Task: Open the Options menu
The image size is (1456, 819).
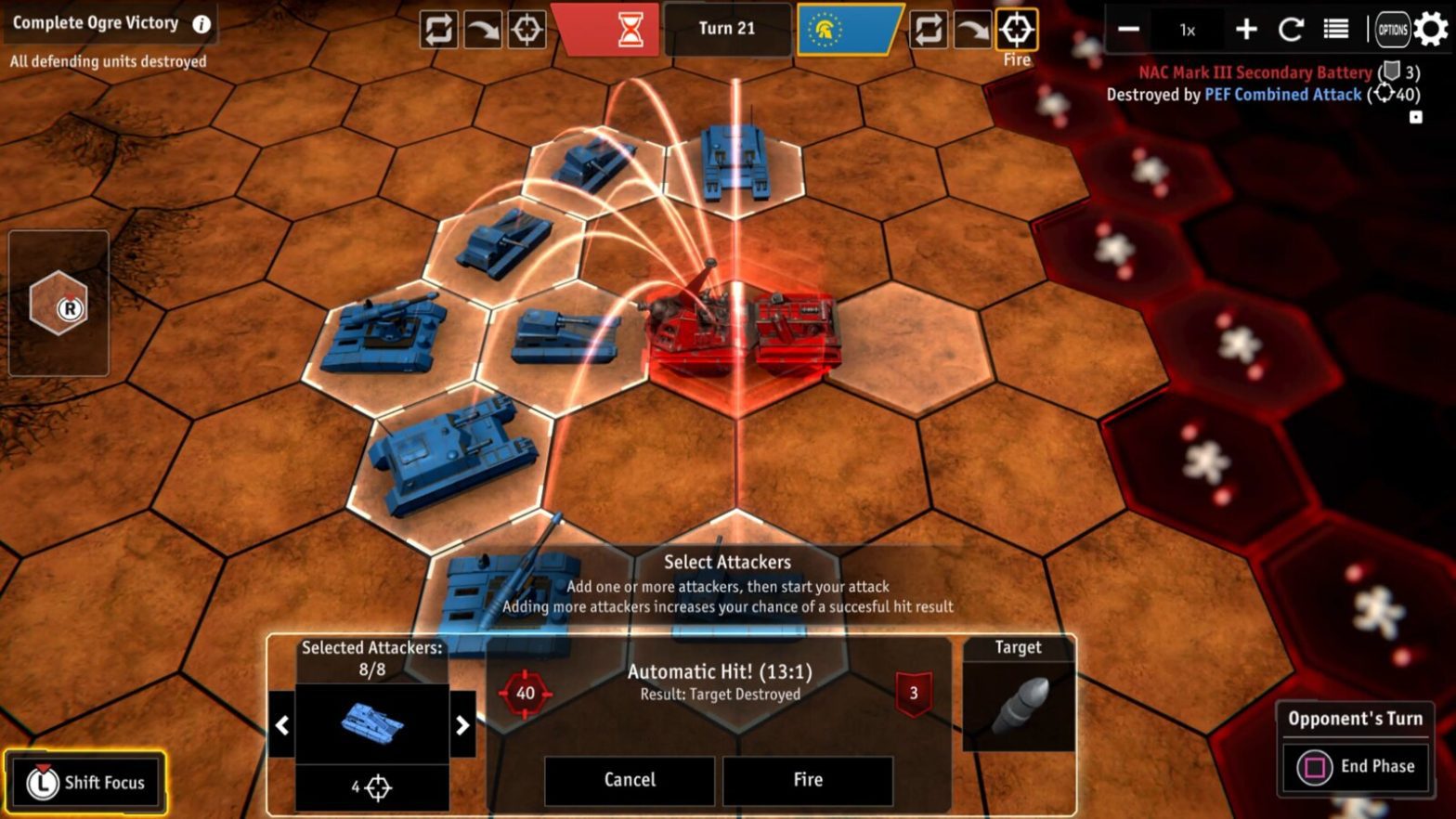Action: click(1392, 29)
